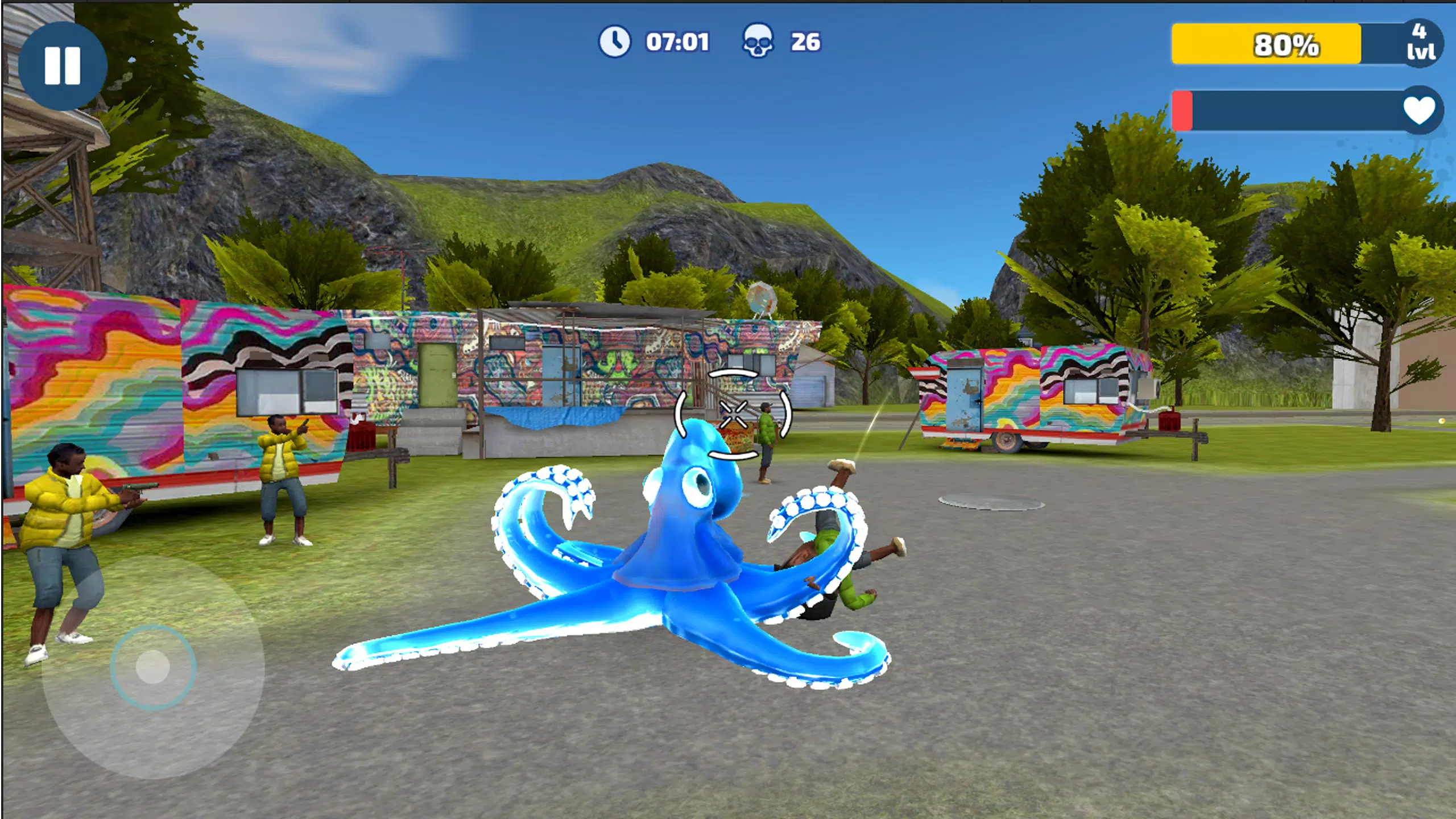This screenshot has height=819, width=1456.
Task: Pause the game with the pause button
Action: [x=63, y=66]
